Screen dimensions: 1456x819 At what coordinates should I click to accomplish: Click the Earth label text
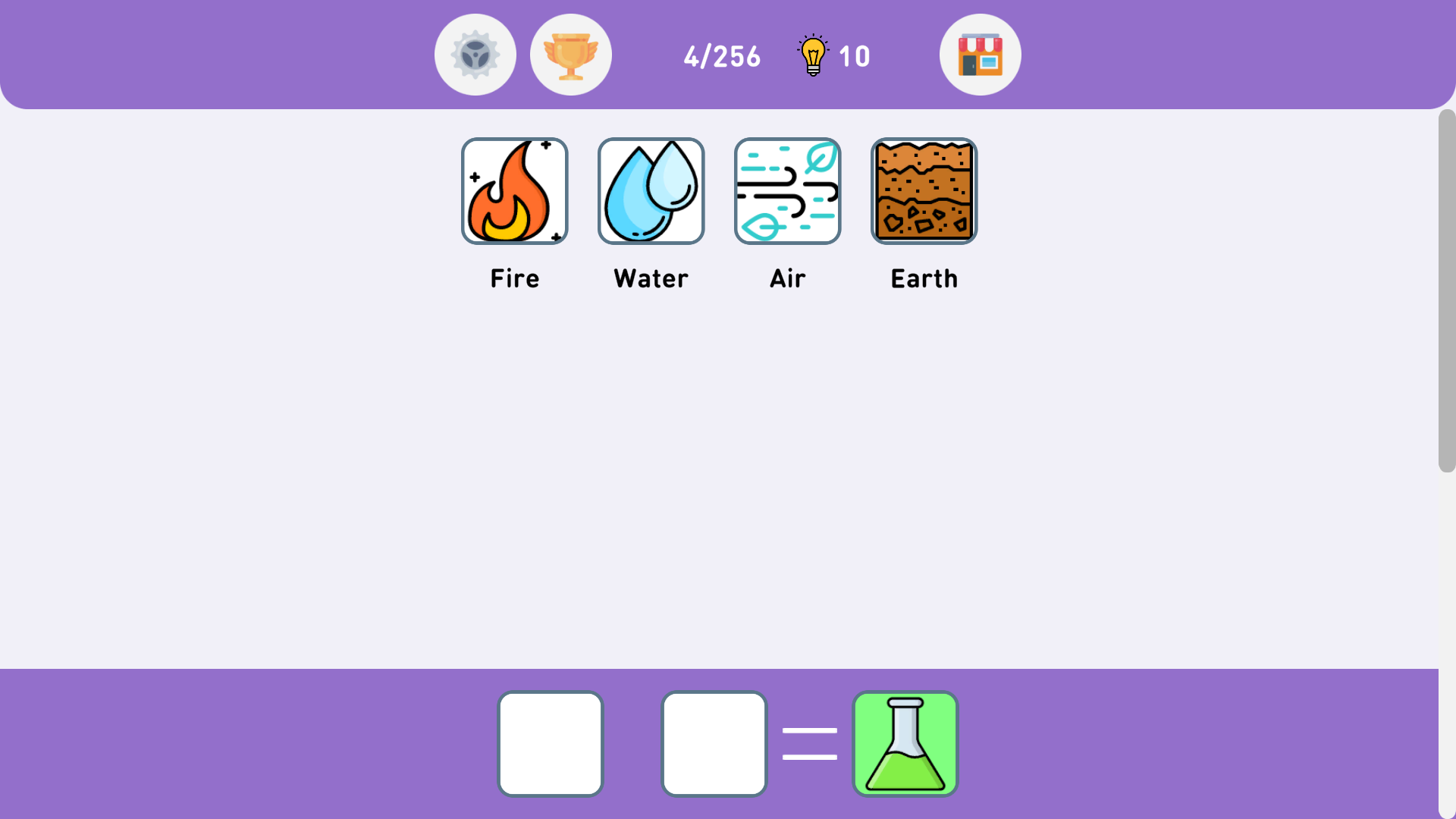point(924,278)
